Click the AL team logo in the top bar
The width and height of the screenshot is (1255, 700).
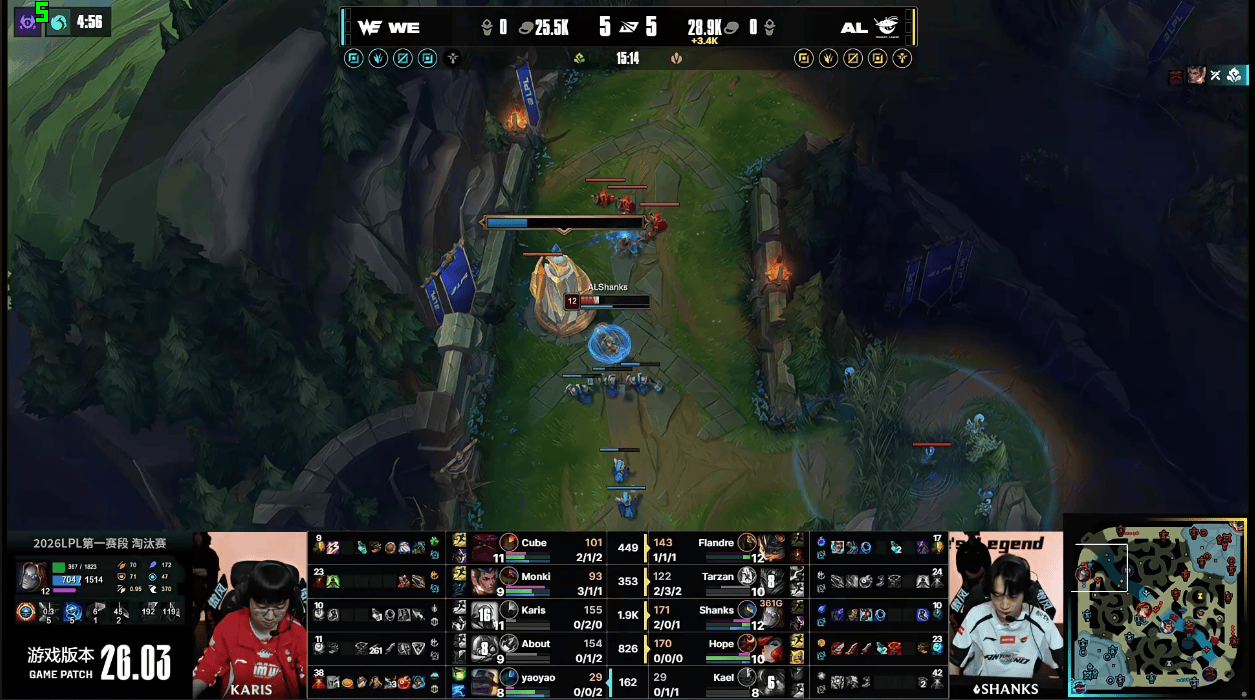pyautogui.click(x=886, y=27)
